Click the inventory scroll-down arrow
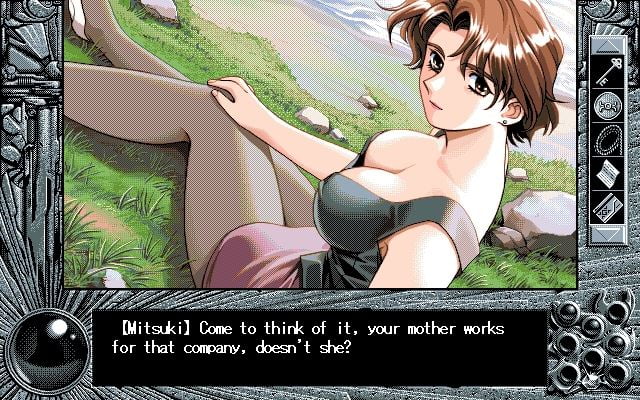 click(x=608, y=234)
